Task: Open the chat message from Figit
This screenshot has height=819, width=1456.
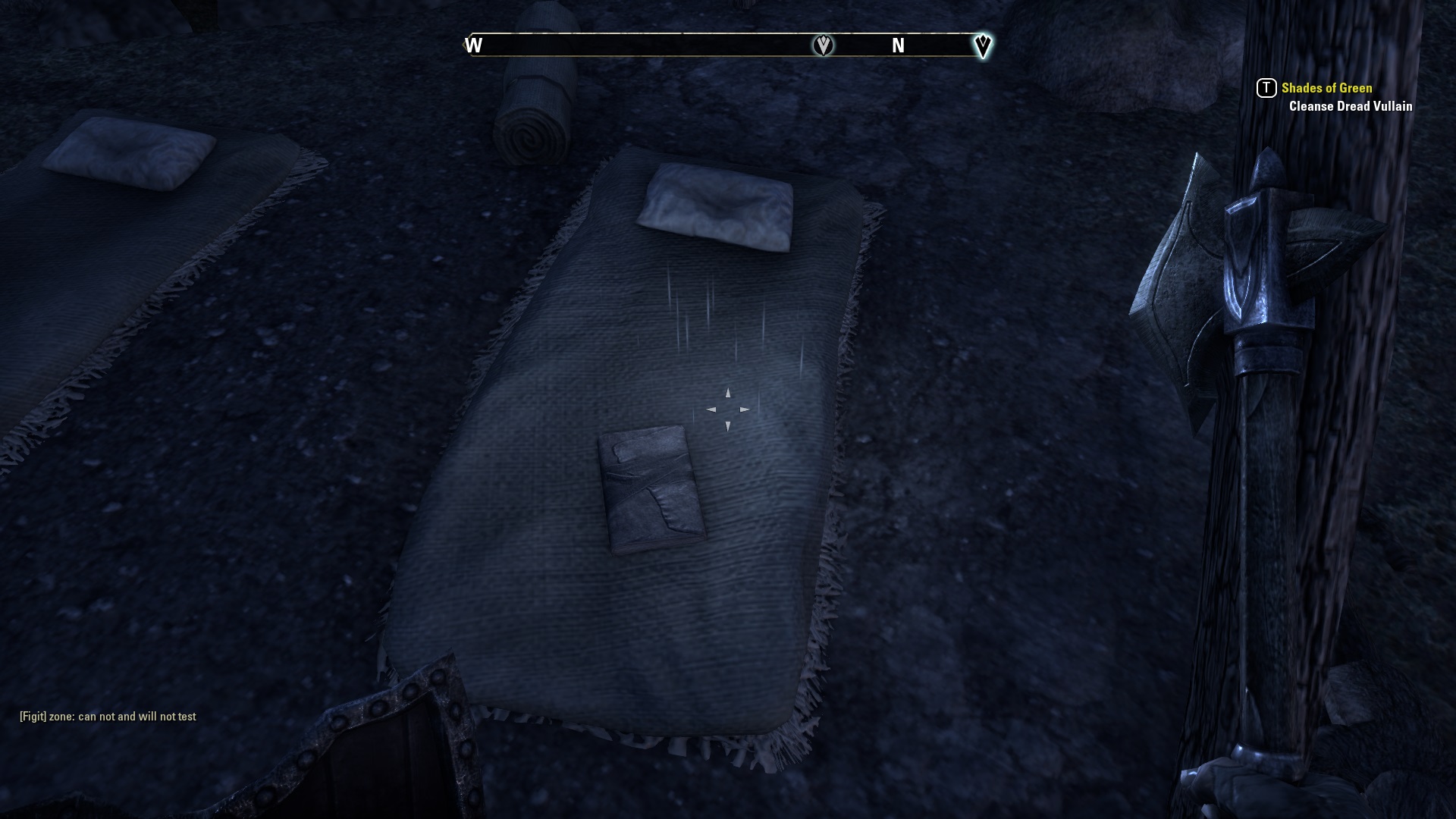Action: coord(108,717)
